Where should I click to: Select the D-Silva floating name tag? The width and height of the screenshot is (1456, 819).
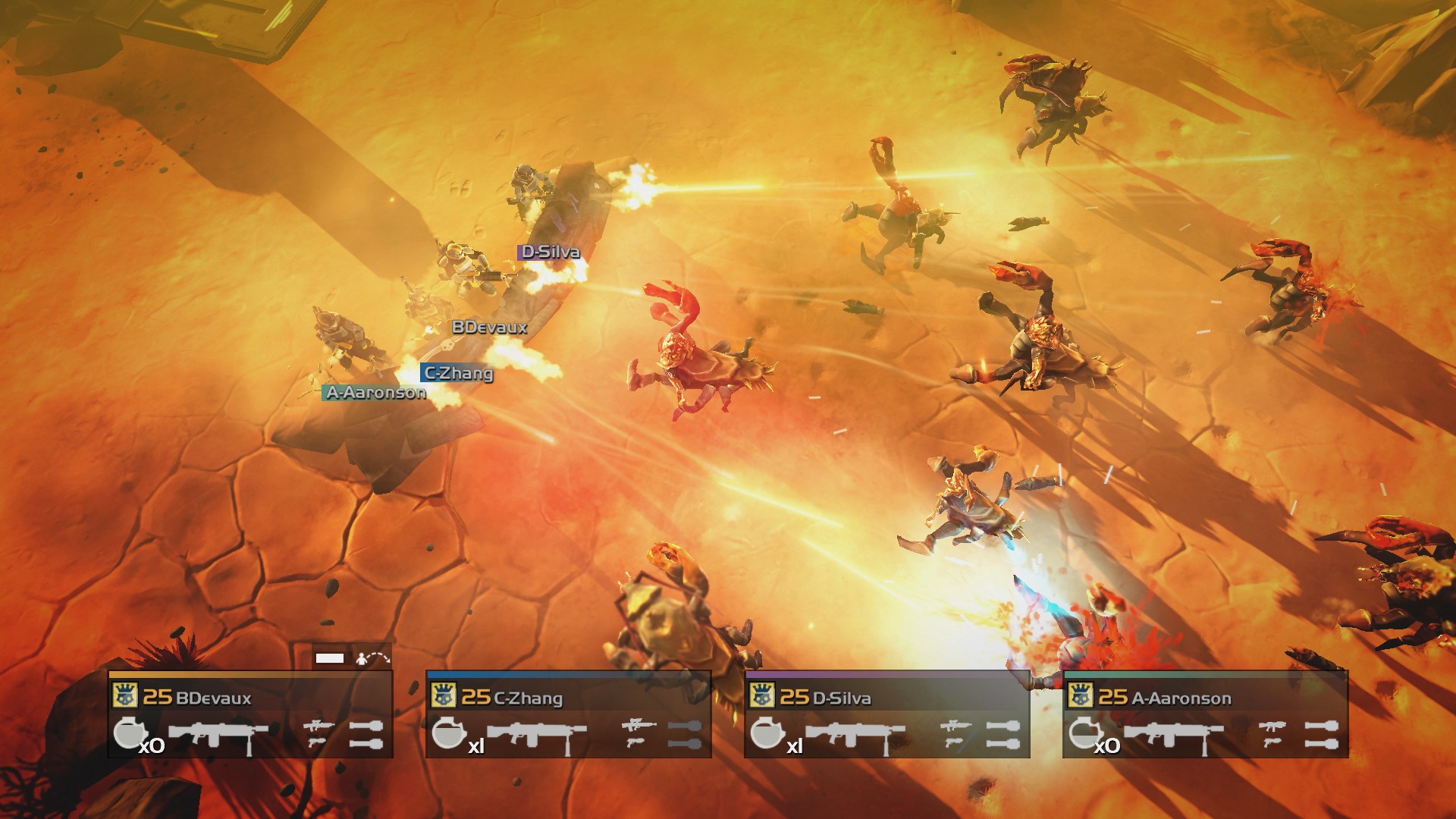[548, 251]
